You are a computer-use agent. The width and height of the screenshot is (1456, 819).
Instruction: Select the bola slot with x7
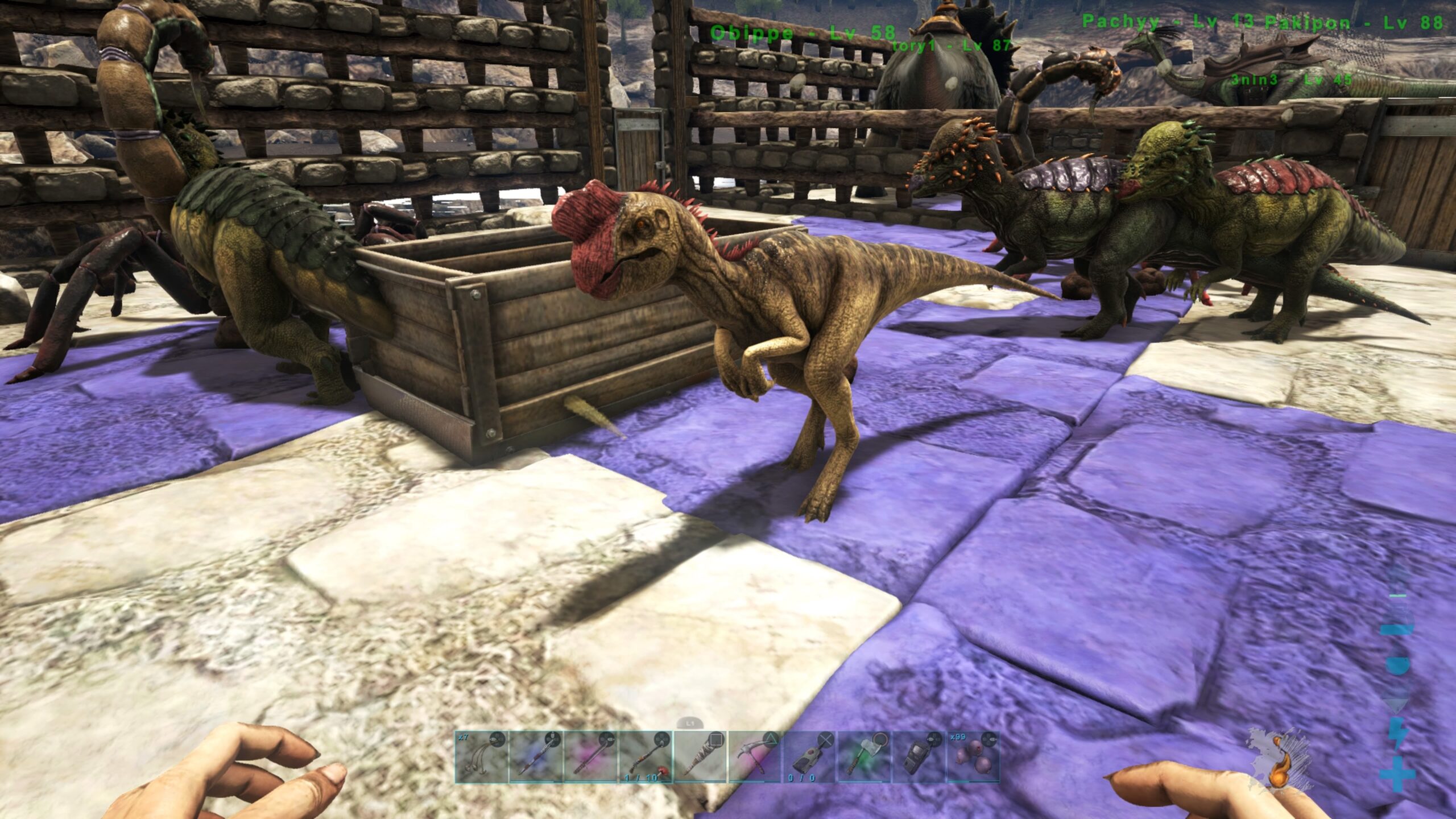pyautogui.click(x=481, y=757)
